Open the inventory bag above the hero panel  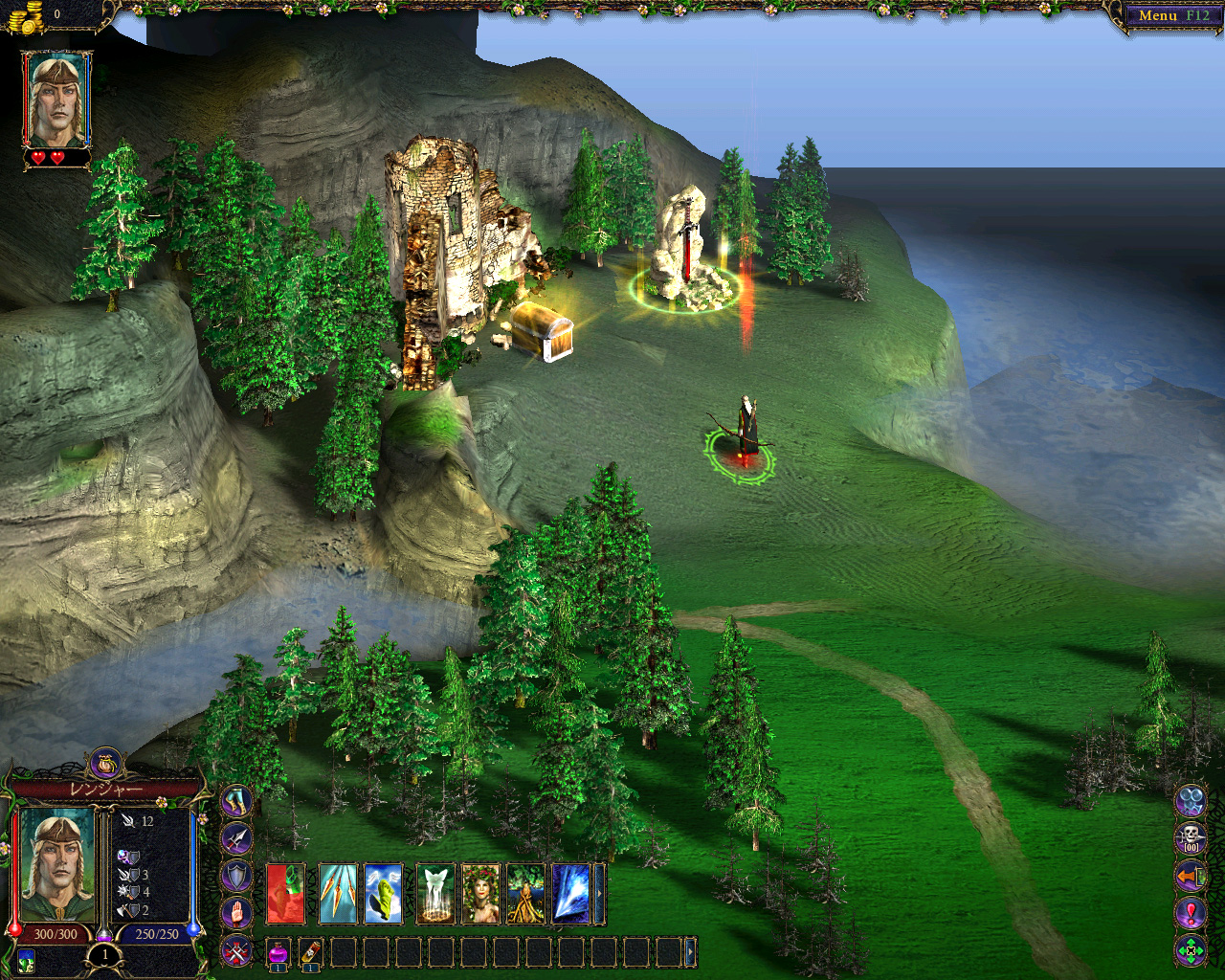[x=105, y=764]
